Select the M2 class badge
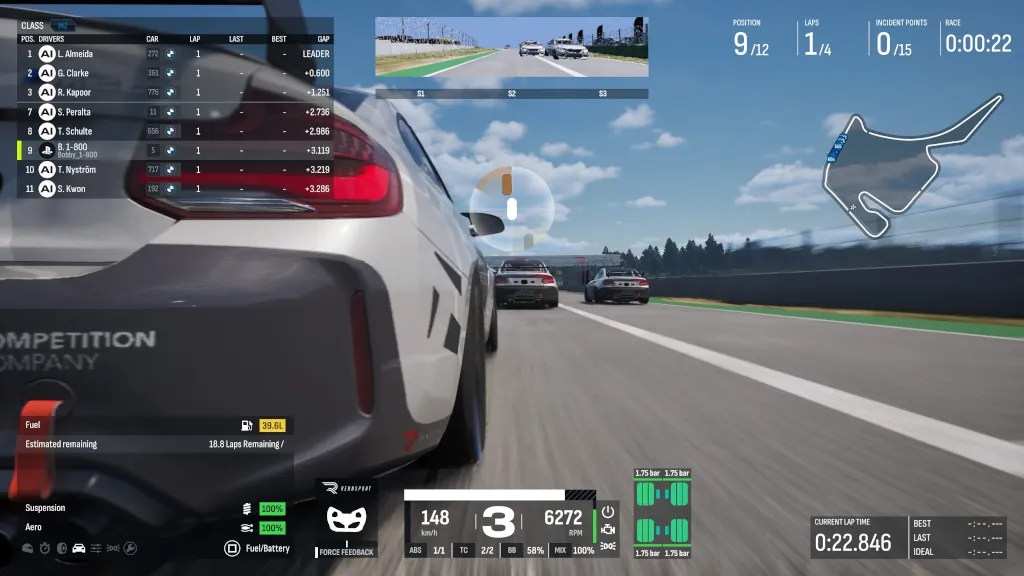This screenshot has width=1024, height=576. coord(62,25)
